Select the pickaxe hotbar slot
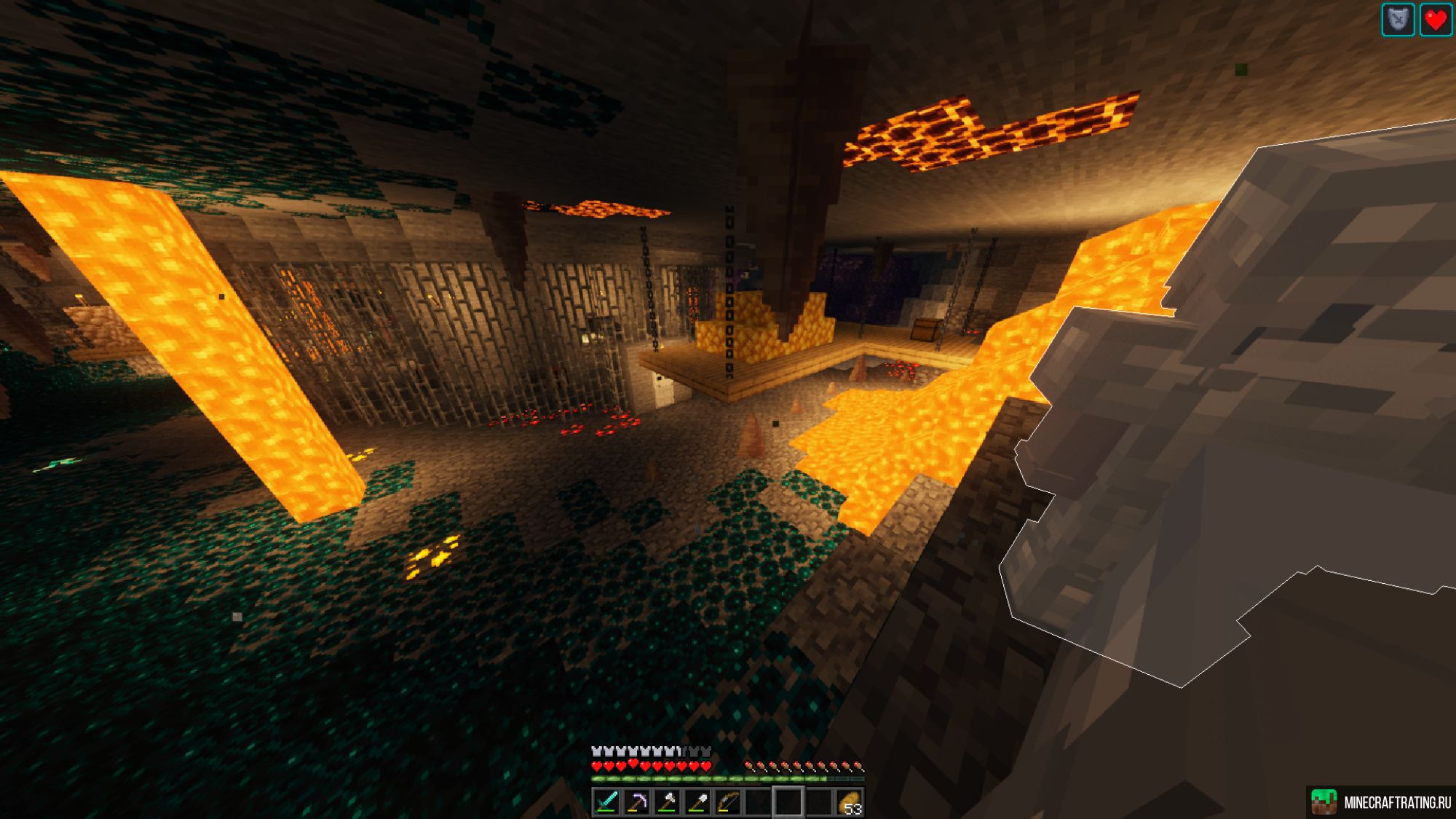The image size is (1456, 819). point(637,802)
